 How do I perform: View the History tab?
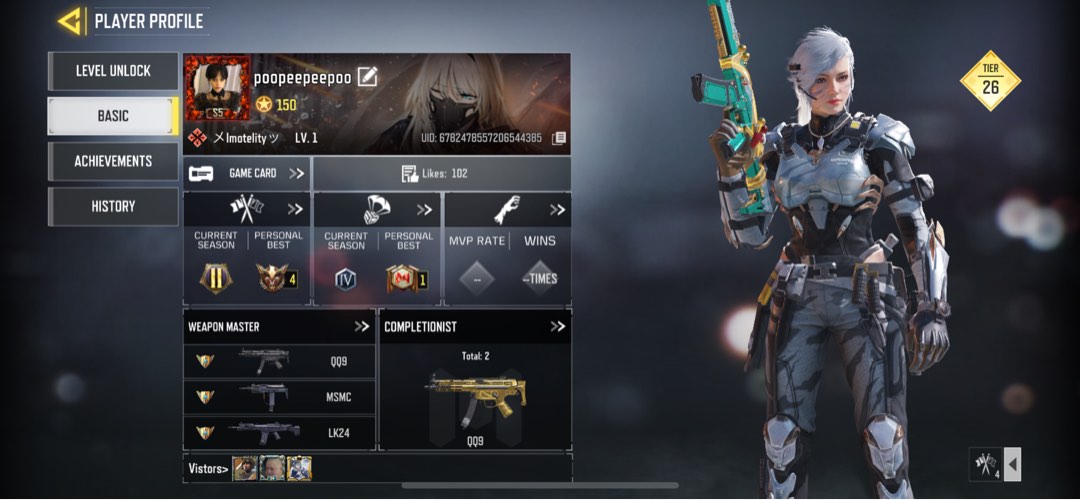(x=113, y=206)
